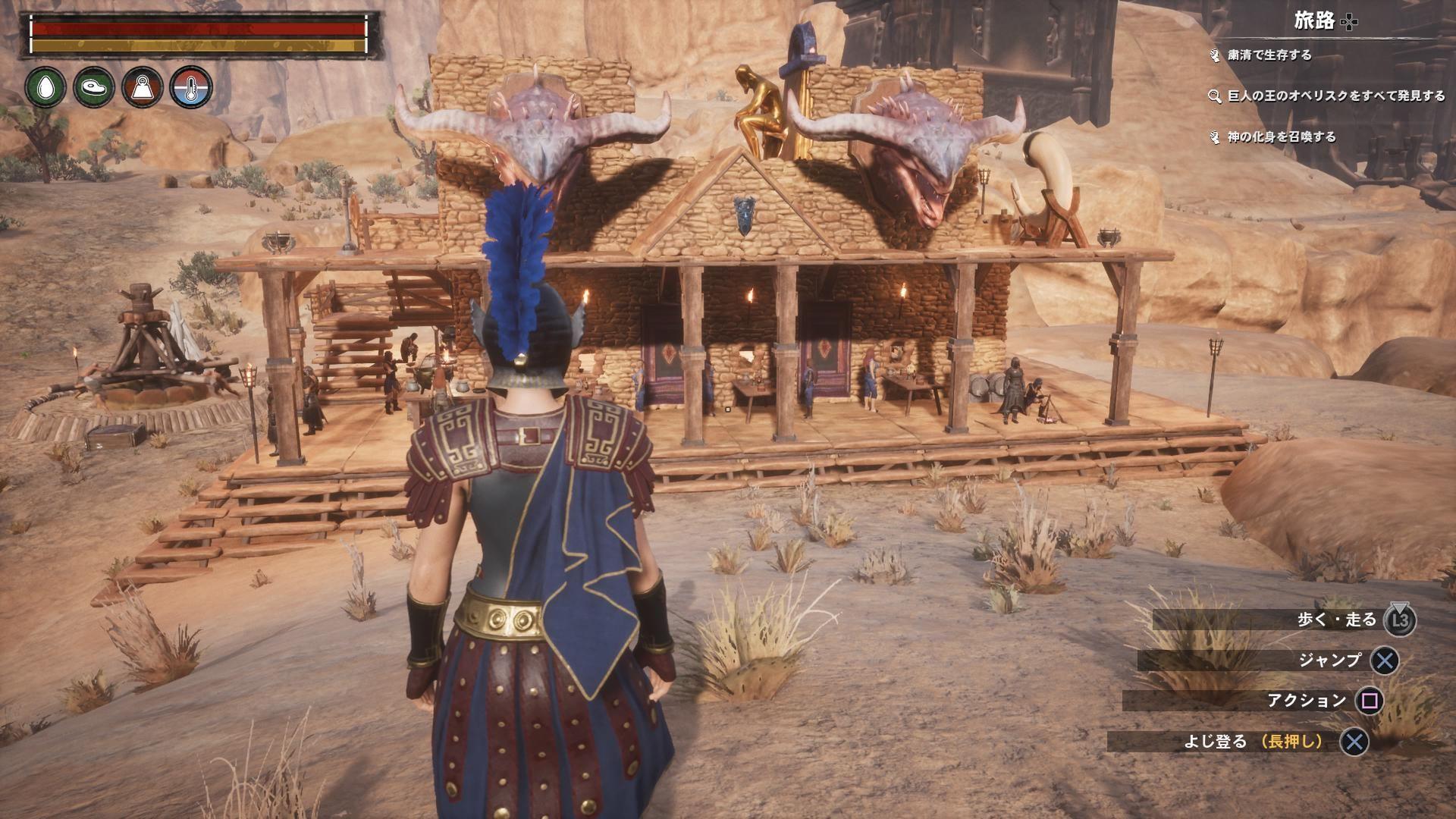
Task: Click the water drop thirst status icon
Action: click(45, 86)
